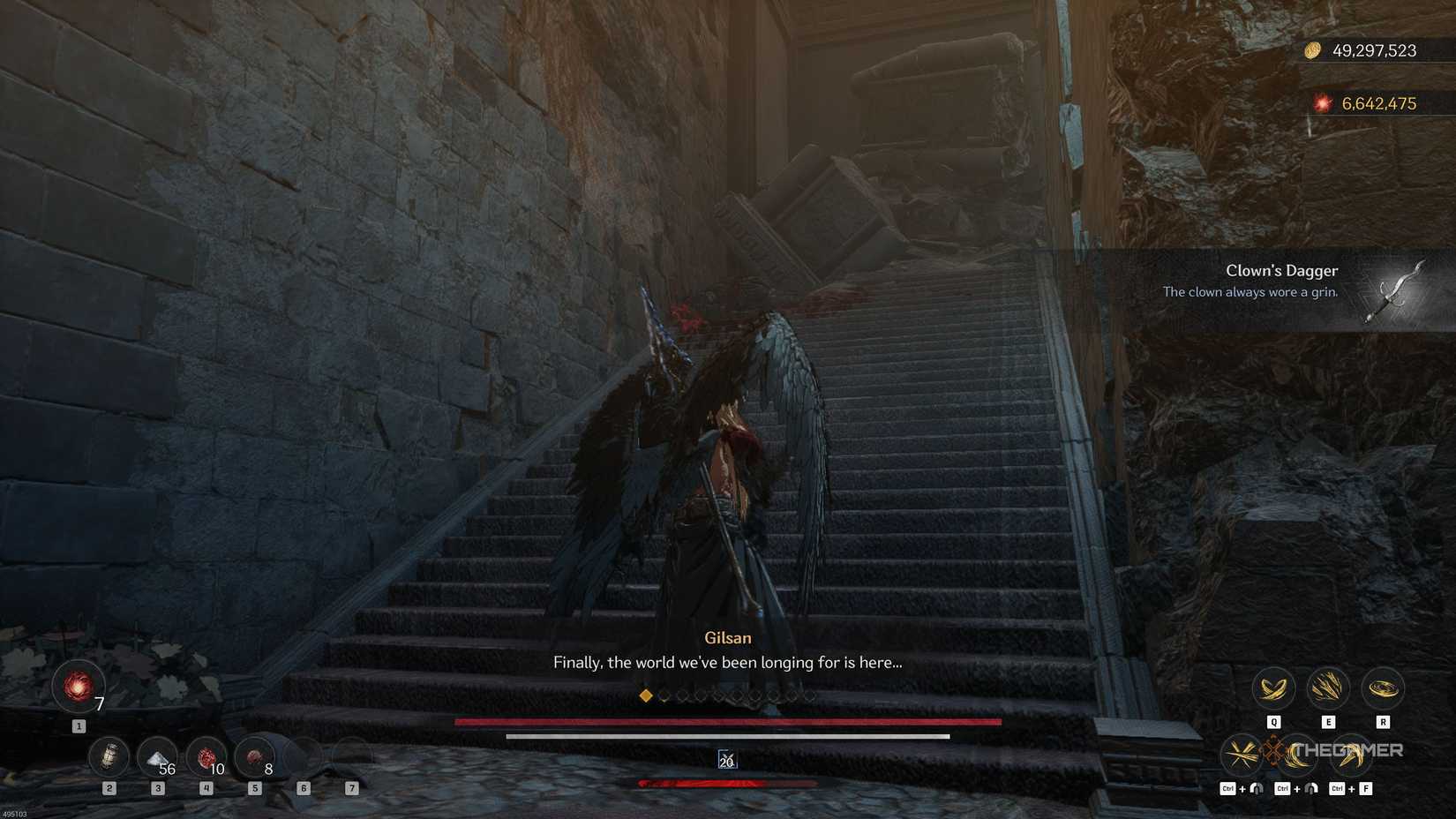Select the empty quickslot labeled 6
Viewport: 1456px width, 819px height.
pos(304,756)
